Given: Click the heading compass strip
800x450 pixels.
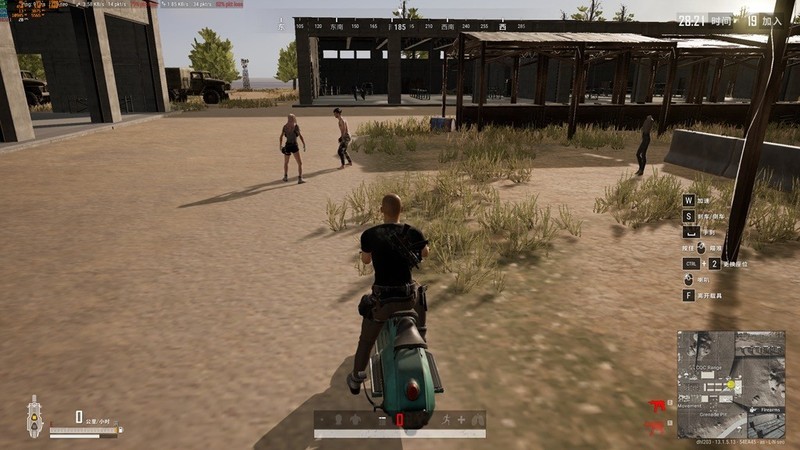Looking at the screenshot, I should tap(400, 26).
